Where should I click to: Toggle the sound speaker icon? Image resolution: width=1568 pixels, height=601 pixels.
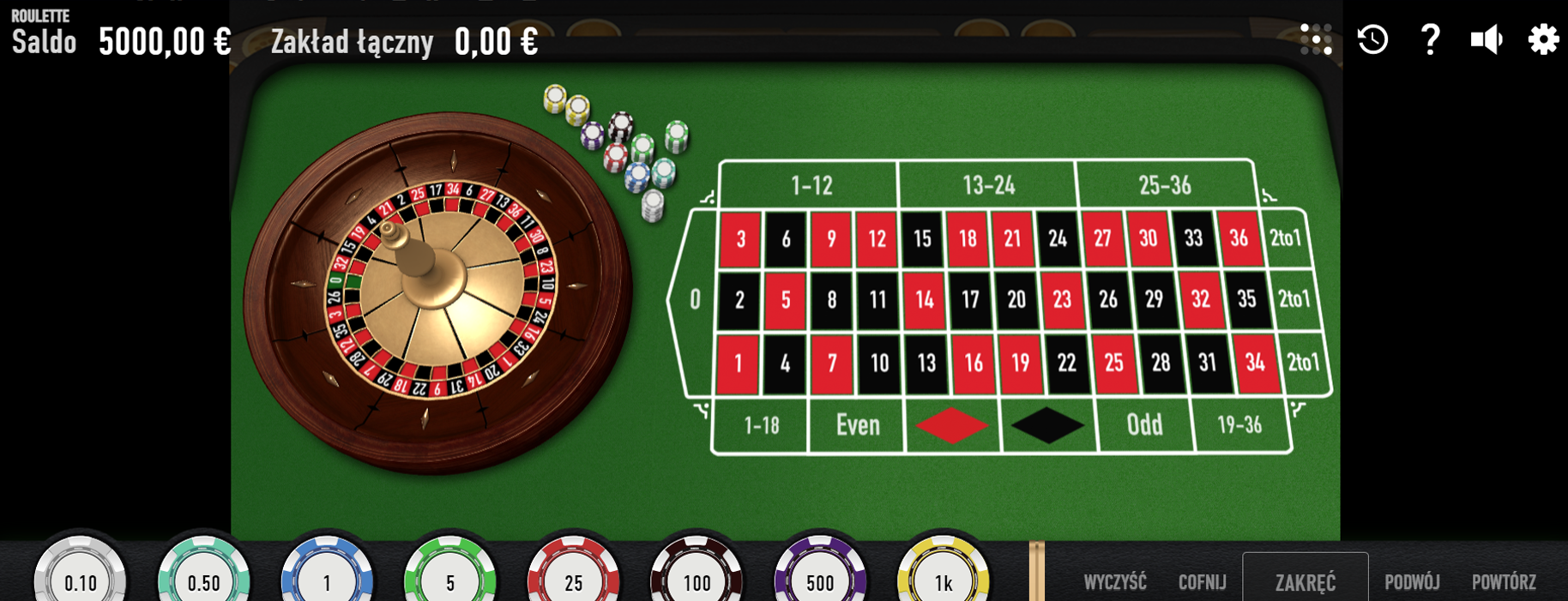click(1486, 39)
